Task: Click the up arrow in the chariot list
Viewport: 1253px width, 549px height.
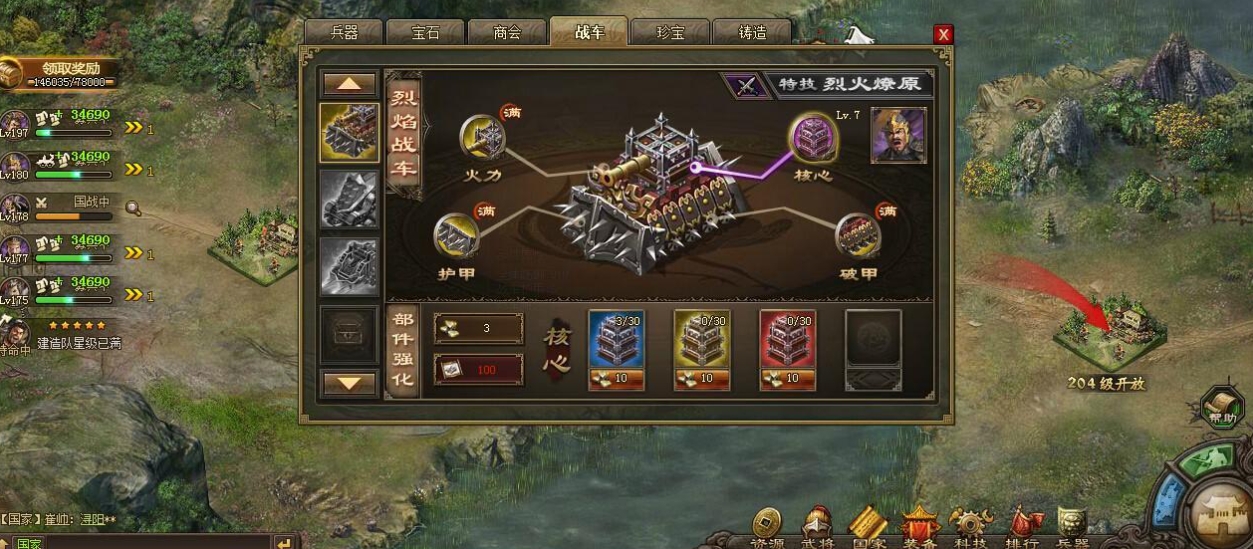Action: point(349,84)
